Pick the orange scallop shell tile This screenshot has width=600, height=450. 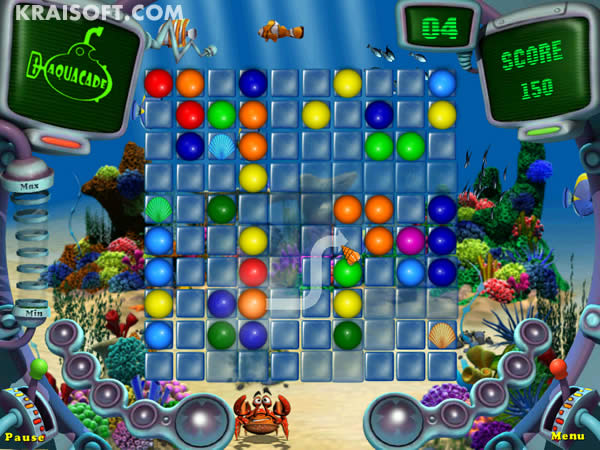(441, 334)
